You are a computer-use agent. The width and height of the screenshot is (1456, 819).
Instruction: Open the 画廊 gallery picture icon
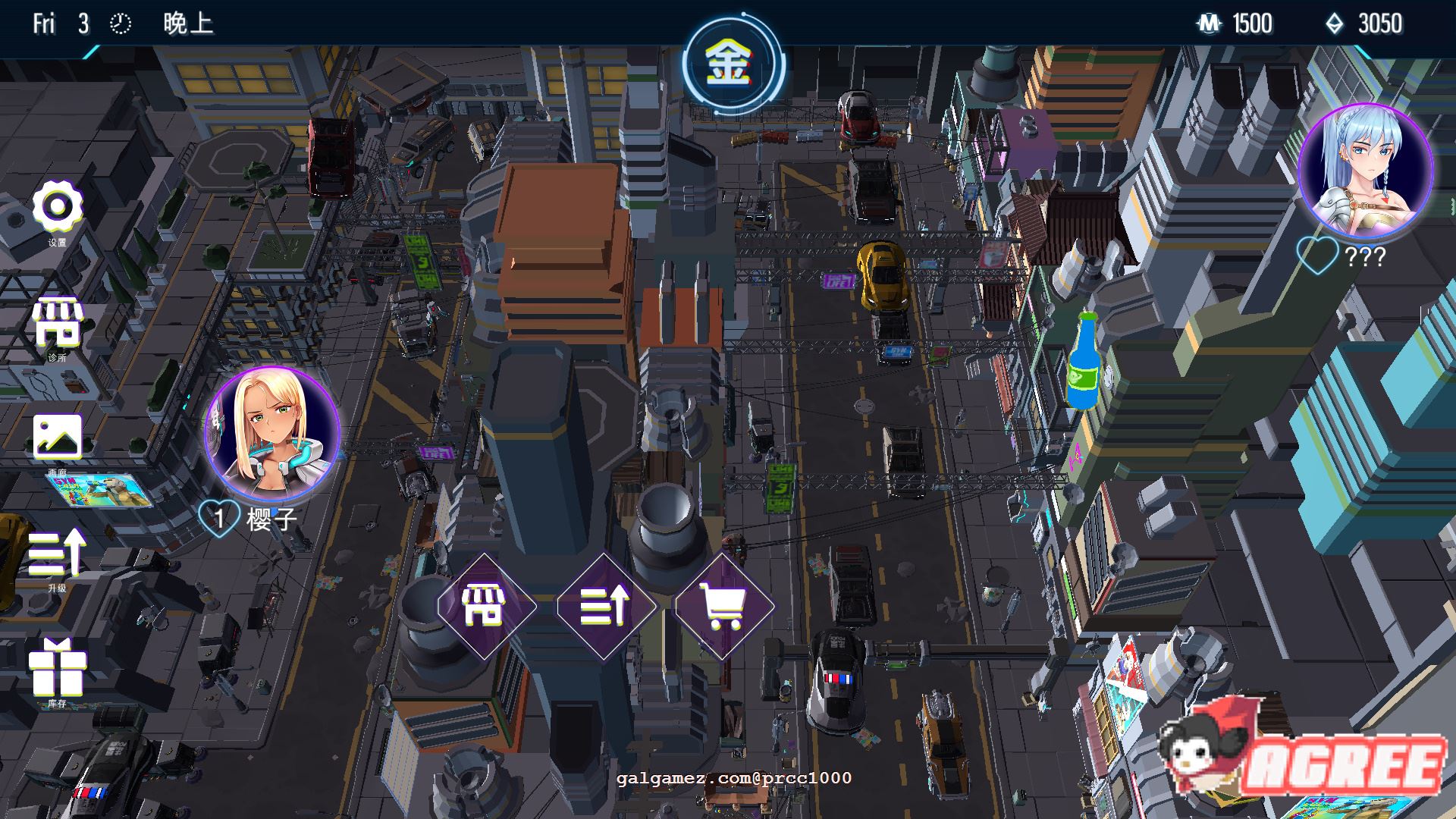coord(57,437)
